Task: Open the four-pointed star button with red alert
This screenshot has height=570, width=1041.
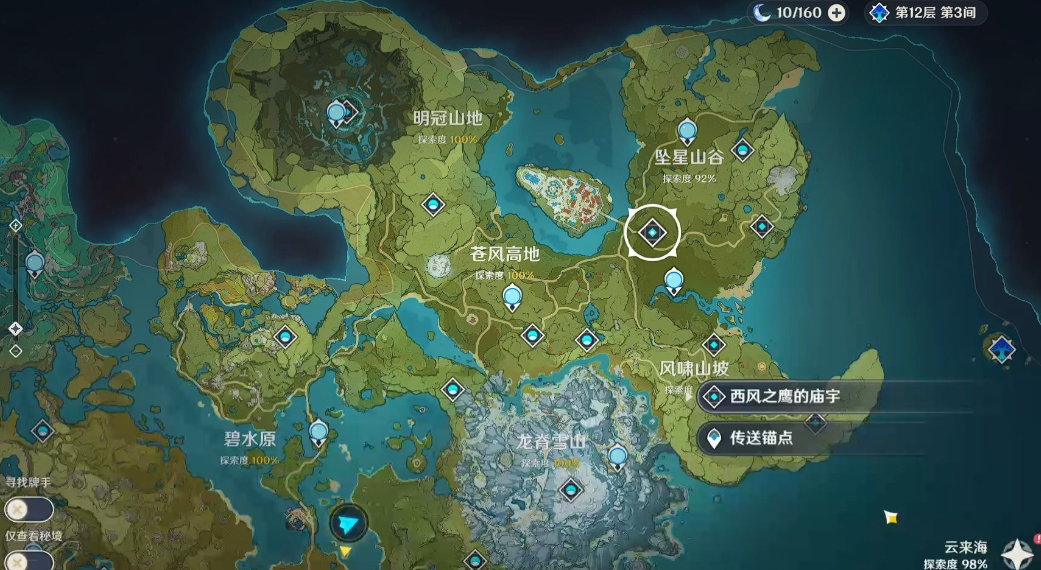Action: coord(1018,551)
